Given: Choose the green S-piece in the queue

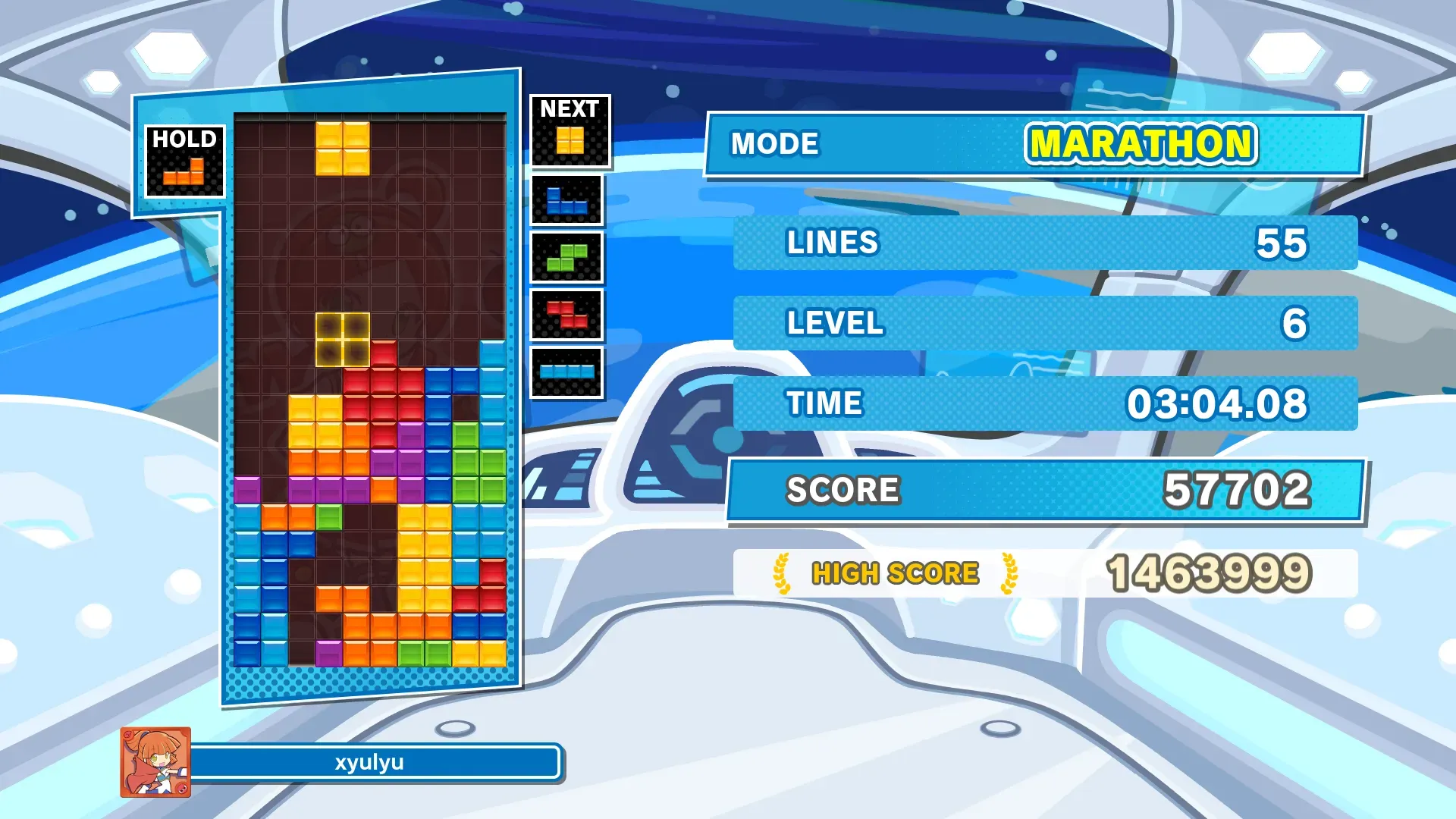Looking at the screenshot, I should click(566, 258).
